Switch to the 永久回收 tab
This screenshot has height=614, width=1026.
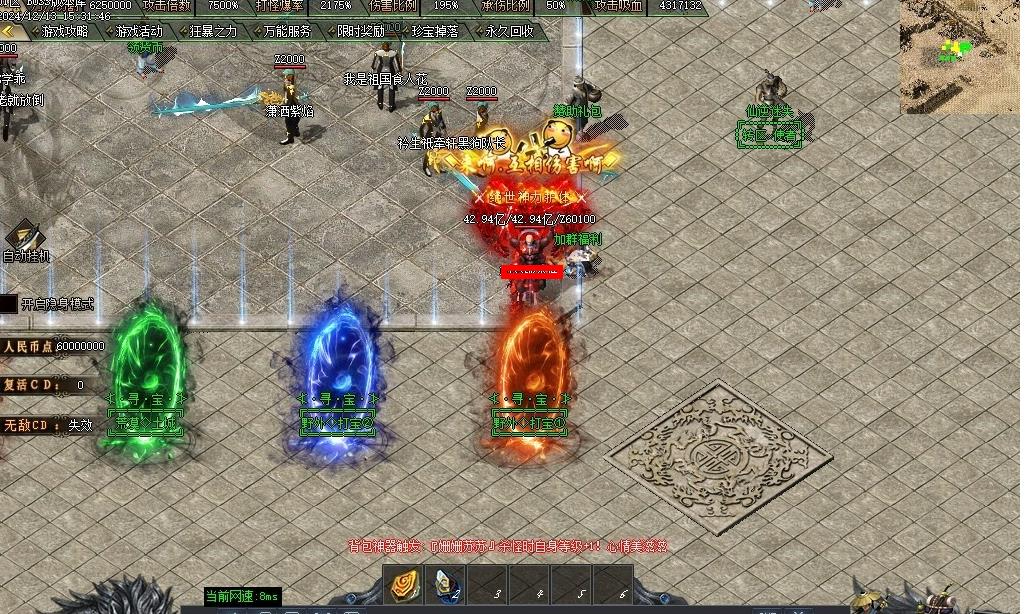tap(509, 31)
